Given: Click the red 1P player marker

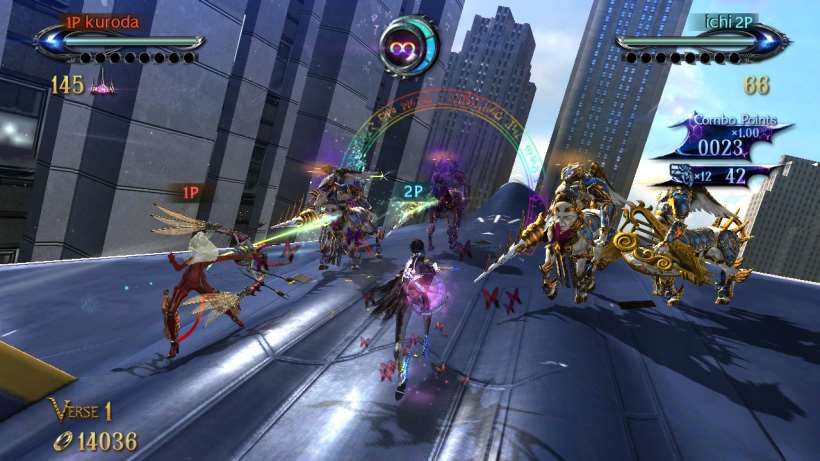Looking at the screenshot, I should click(x=190, y=190).
